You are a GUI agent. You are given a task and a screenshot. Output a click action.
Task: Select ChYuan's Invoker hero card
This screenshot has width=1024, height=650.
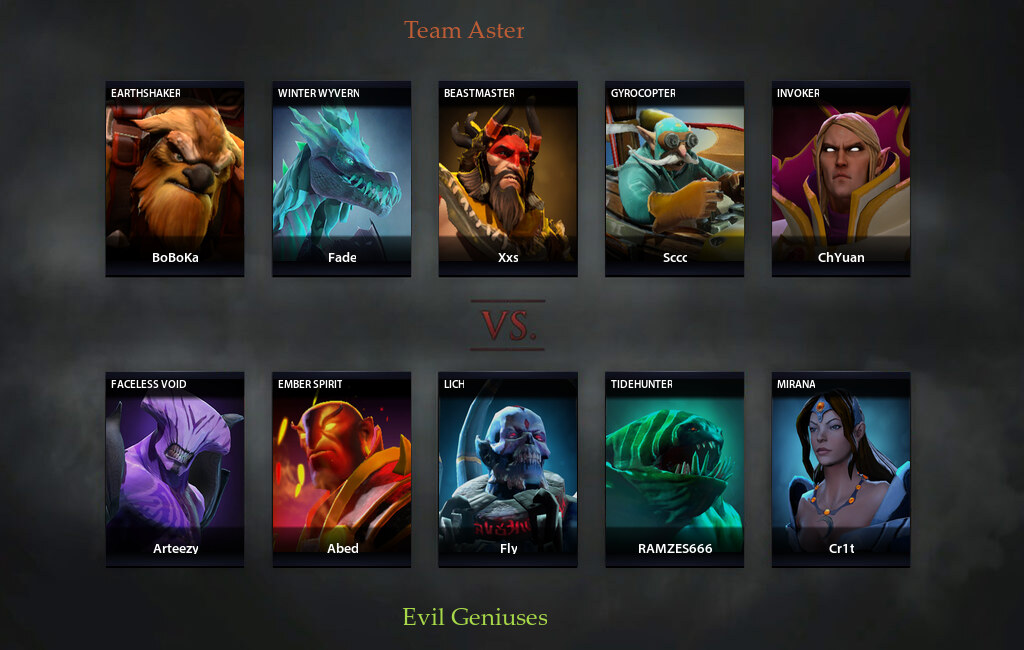coord(841,178)
